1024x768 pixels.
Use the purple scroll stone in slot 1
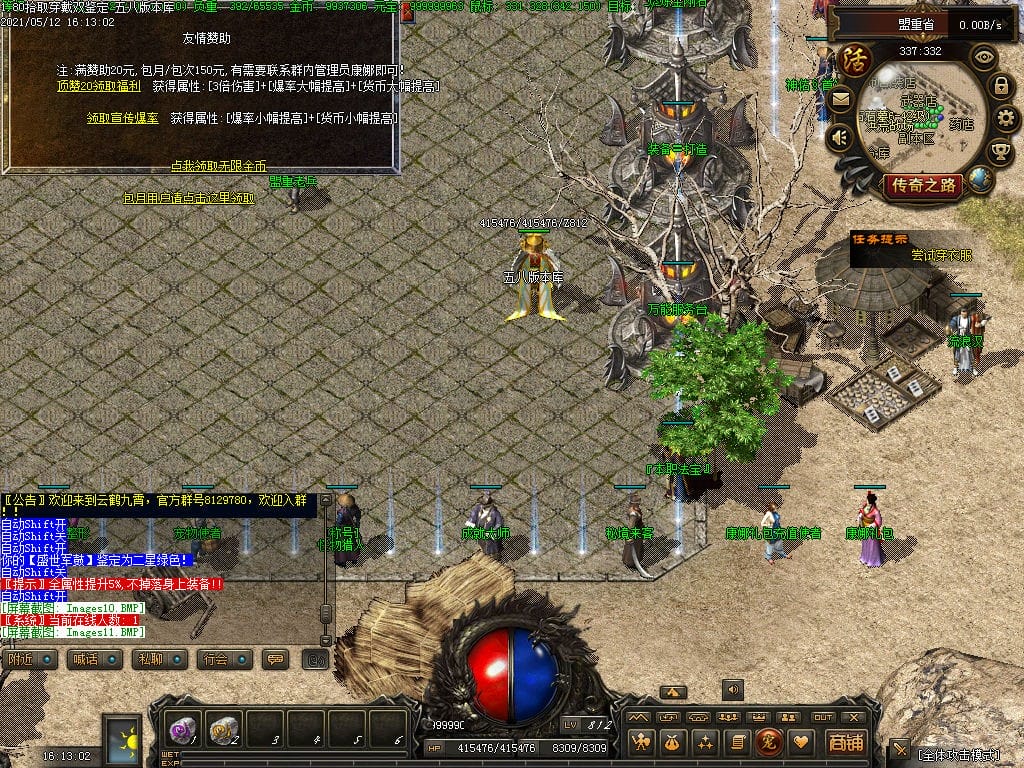(182, 730)
